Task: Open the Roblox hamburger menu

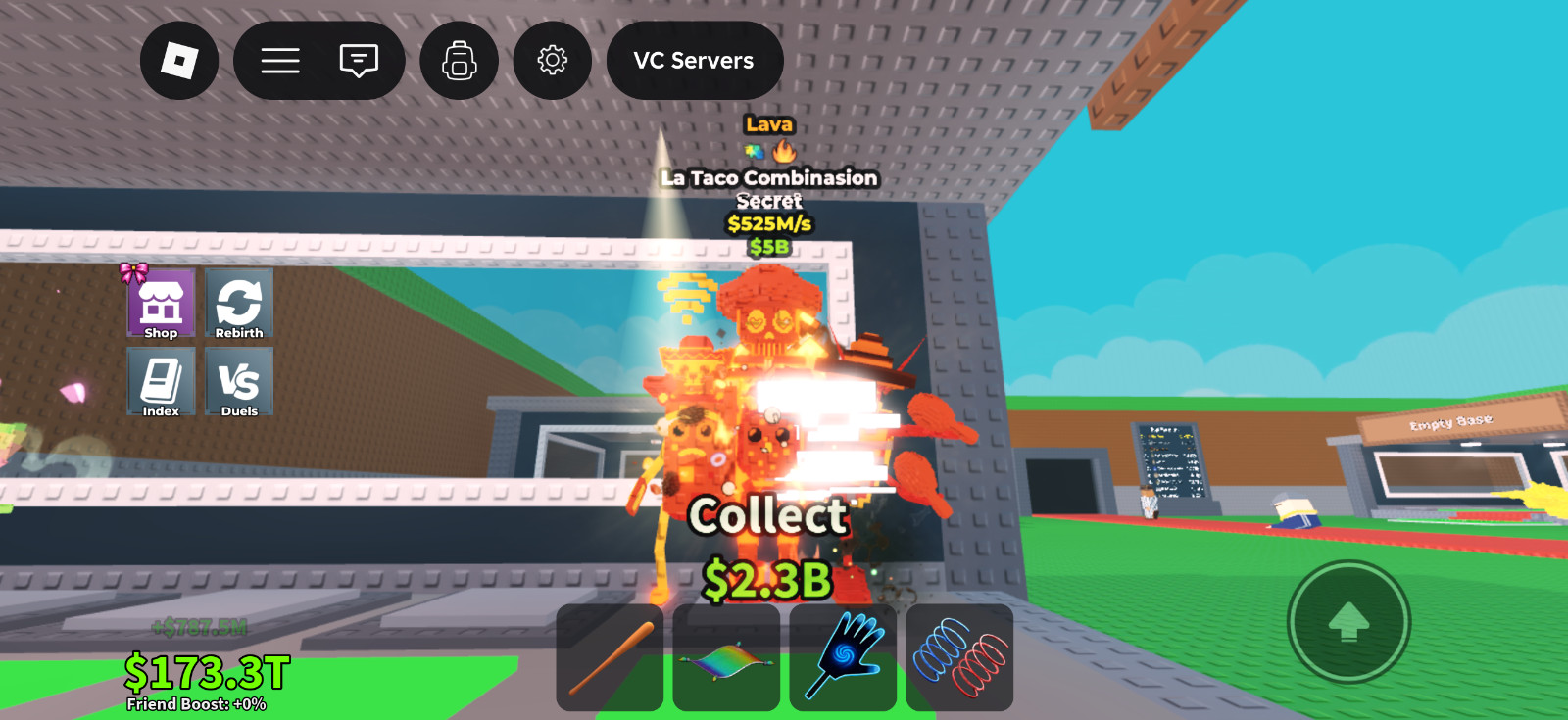Action: click(280, 60)
